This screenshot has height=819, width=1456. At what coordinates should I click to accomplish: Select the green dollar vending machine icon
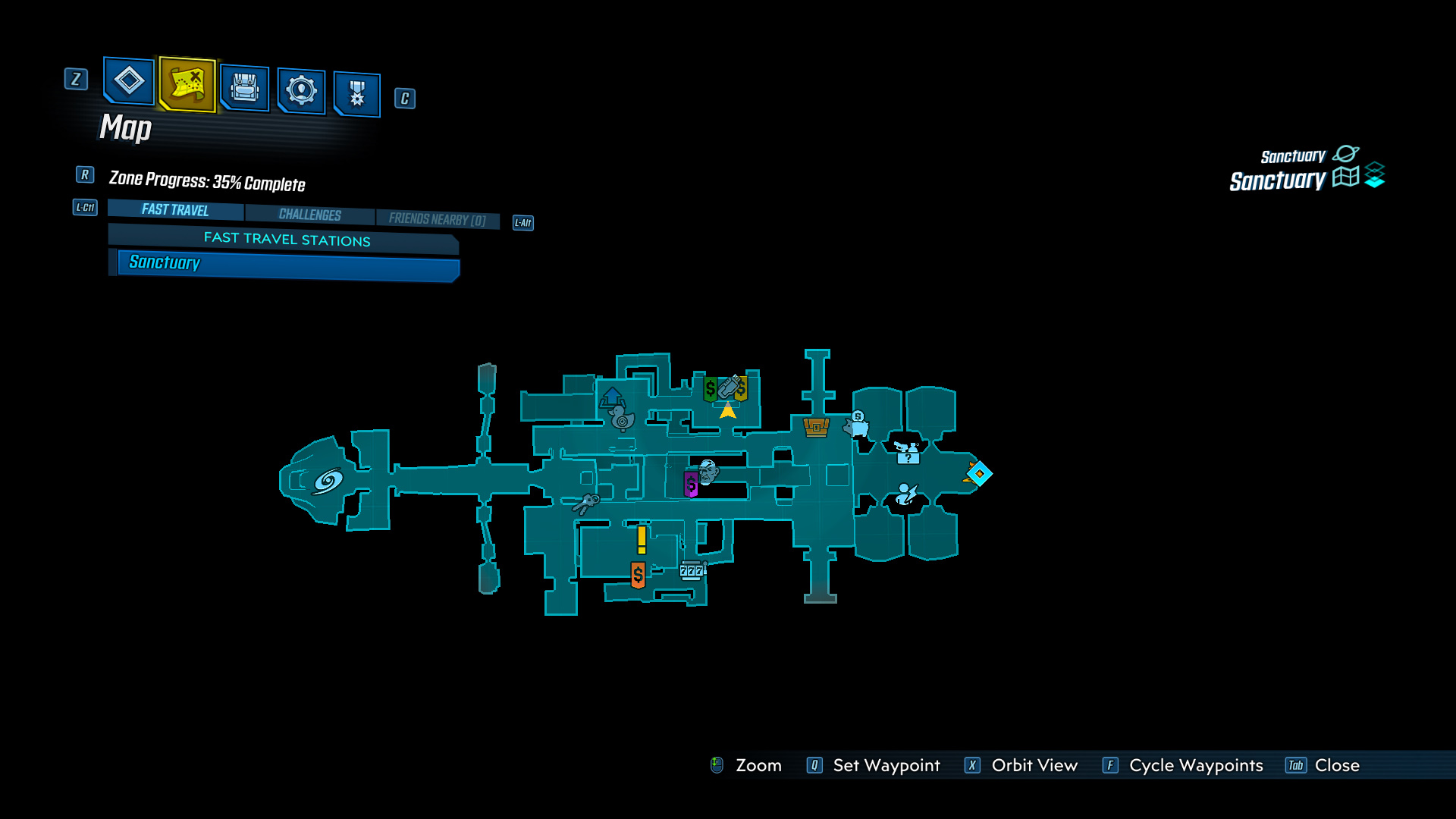click(x=710, y=389)
